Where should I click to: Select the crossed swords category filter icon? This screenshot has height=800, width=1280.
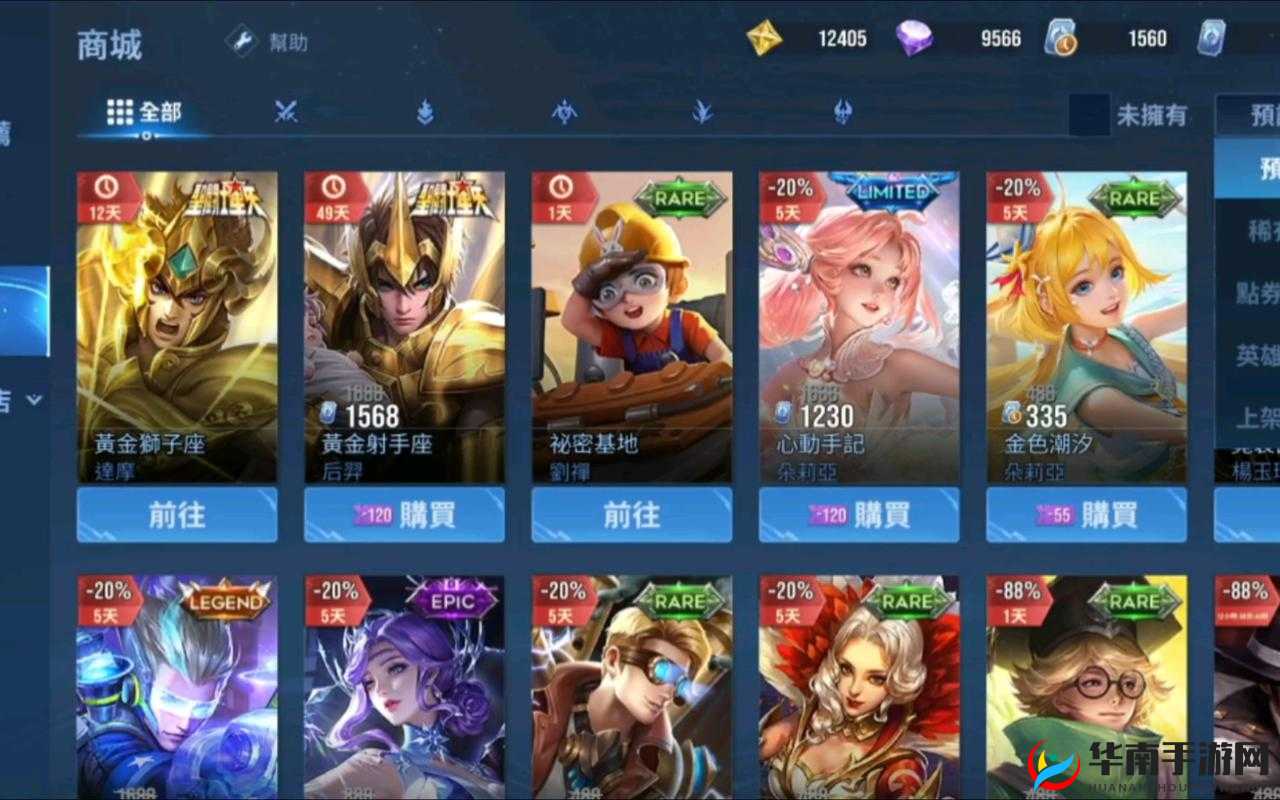(x=286, y=113)
